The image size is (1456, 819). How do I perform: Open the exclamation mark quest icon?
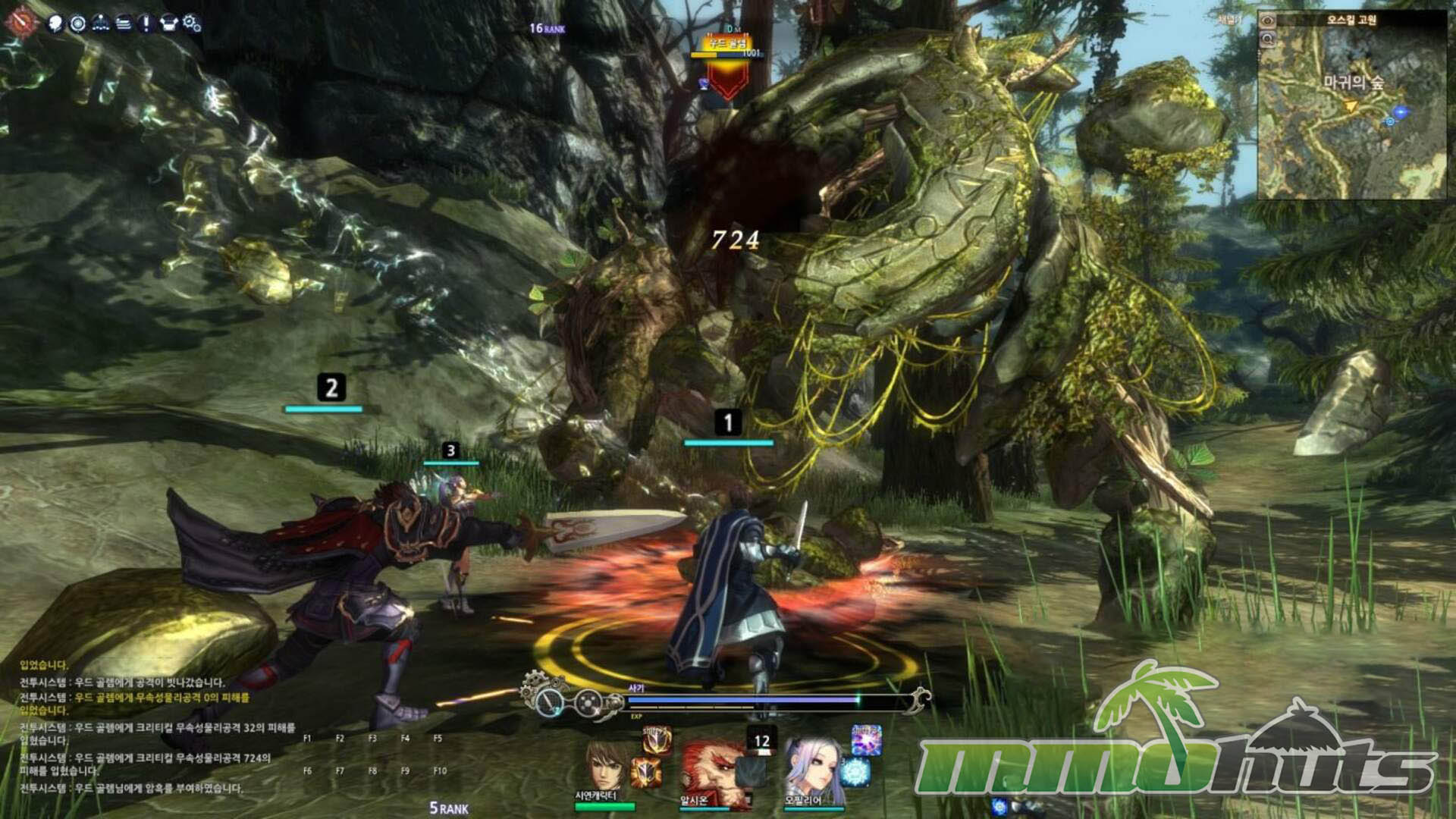tap(146, 24)
